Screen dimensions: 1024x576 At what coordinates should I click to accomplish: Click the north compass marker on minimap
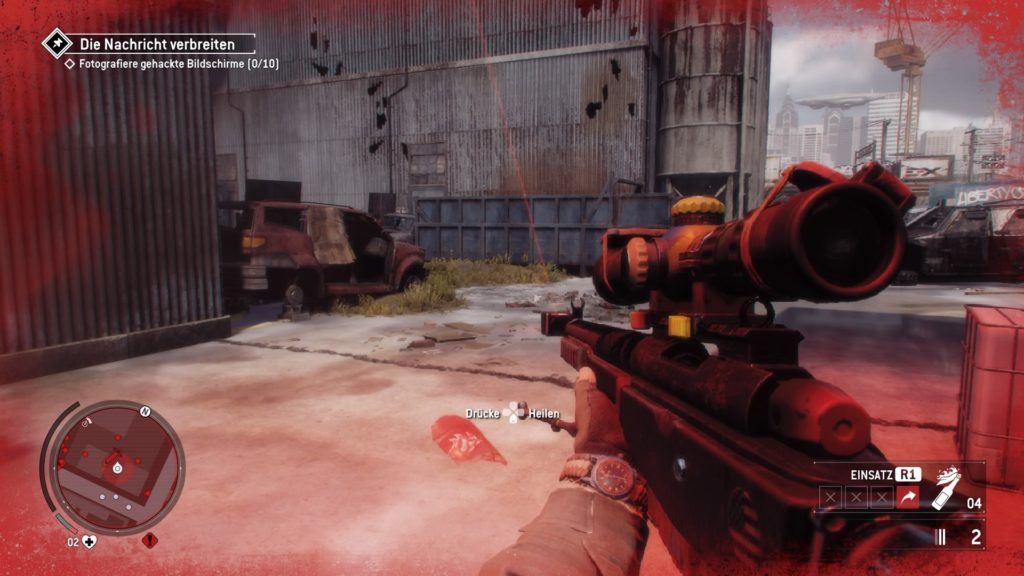pyautogui.click(x=145, y=411)
